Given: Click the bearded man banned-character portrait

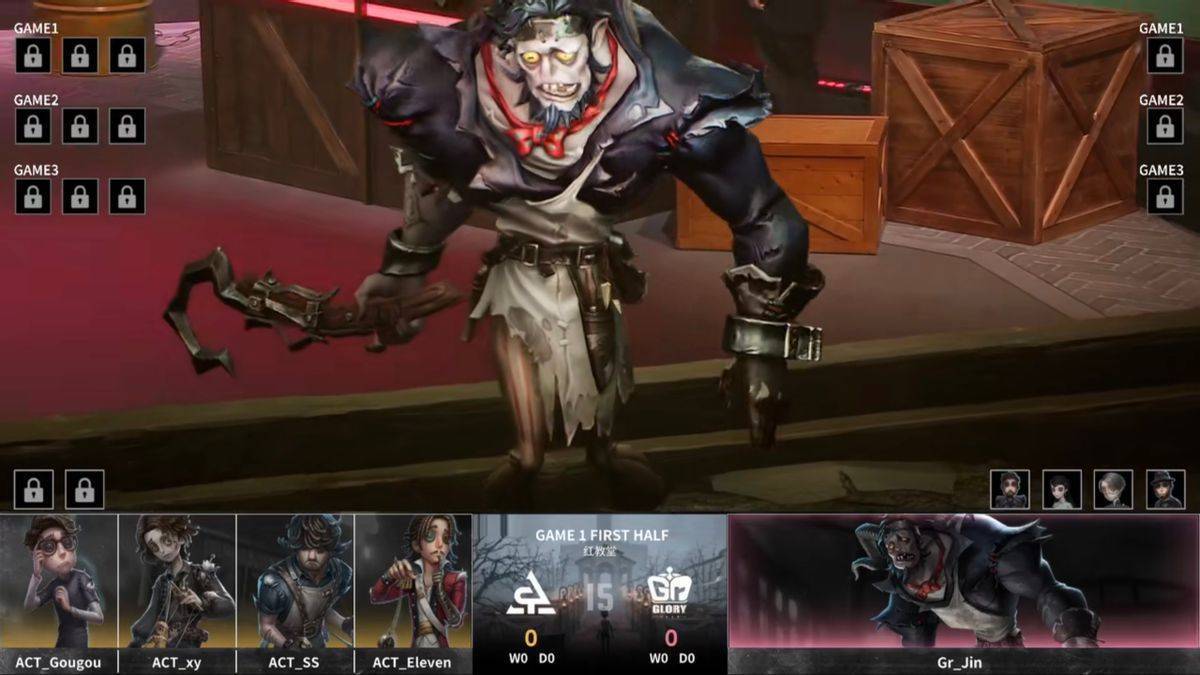Looking at the screenshot, I should click(x=1010, y=489).
